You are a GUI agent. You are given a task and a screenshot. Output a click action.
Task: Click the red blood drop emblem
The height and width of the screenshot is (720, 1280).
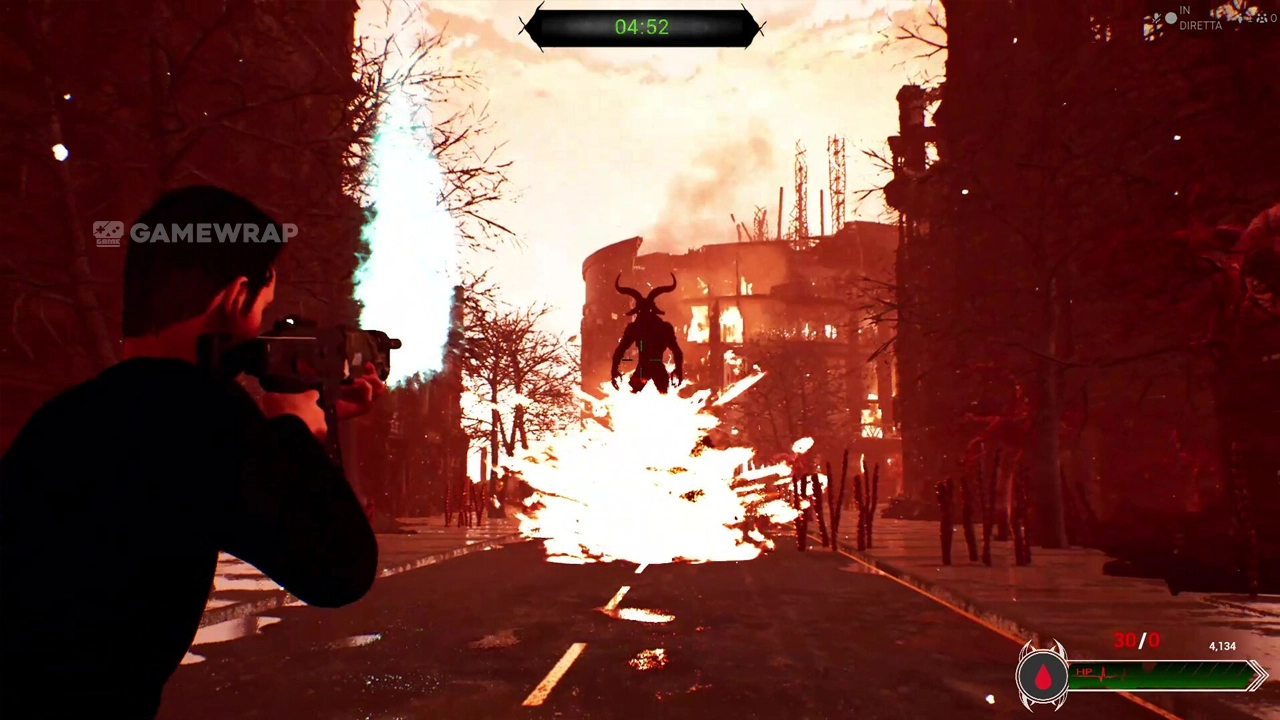pyautogui.click(x=1043, y=677)
